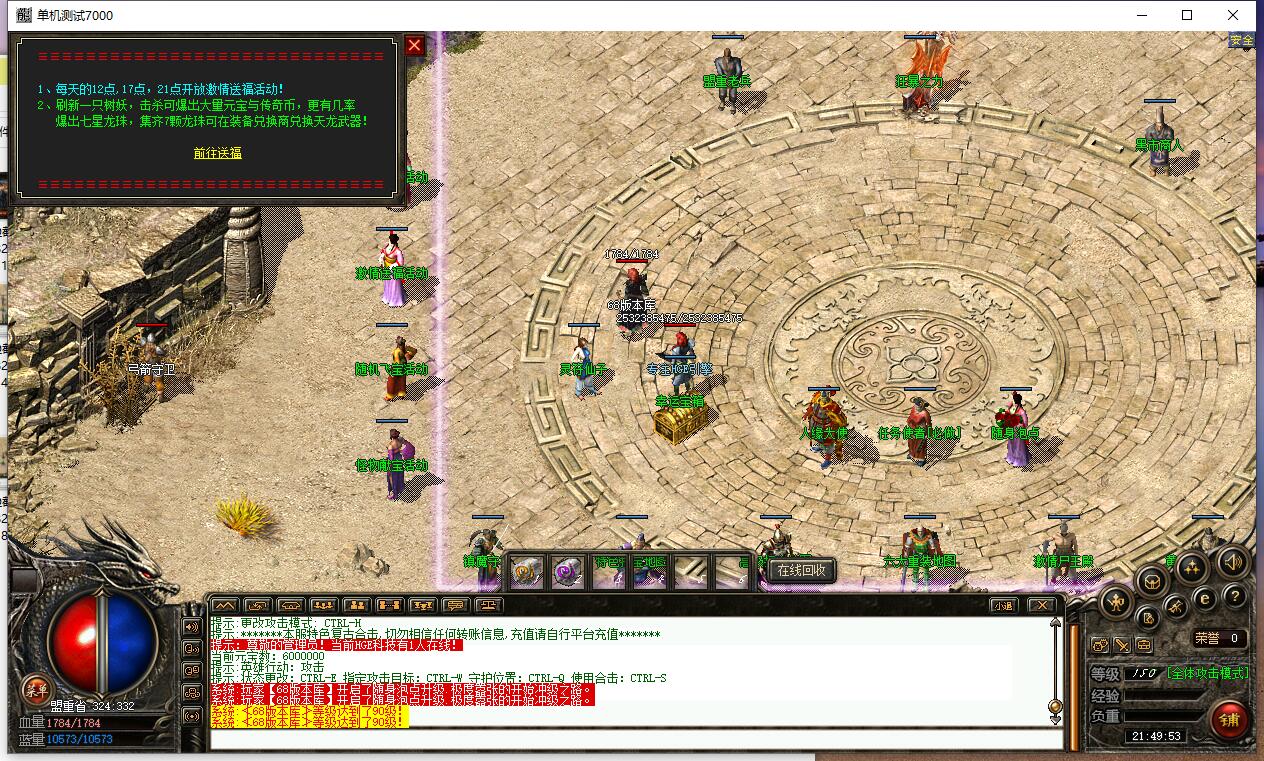Click the round 'e' icon
Screen dimensions: 1264x761
point(1205,598)
